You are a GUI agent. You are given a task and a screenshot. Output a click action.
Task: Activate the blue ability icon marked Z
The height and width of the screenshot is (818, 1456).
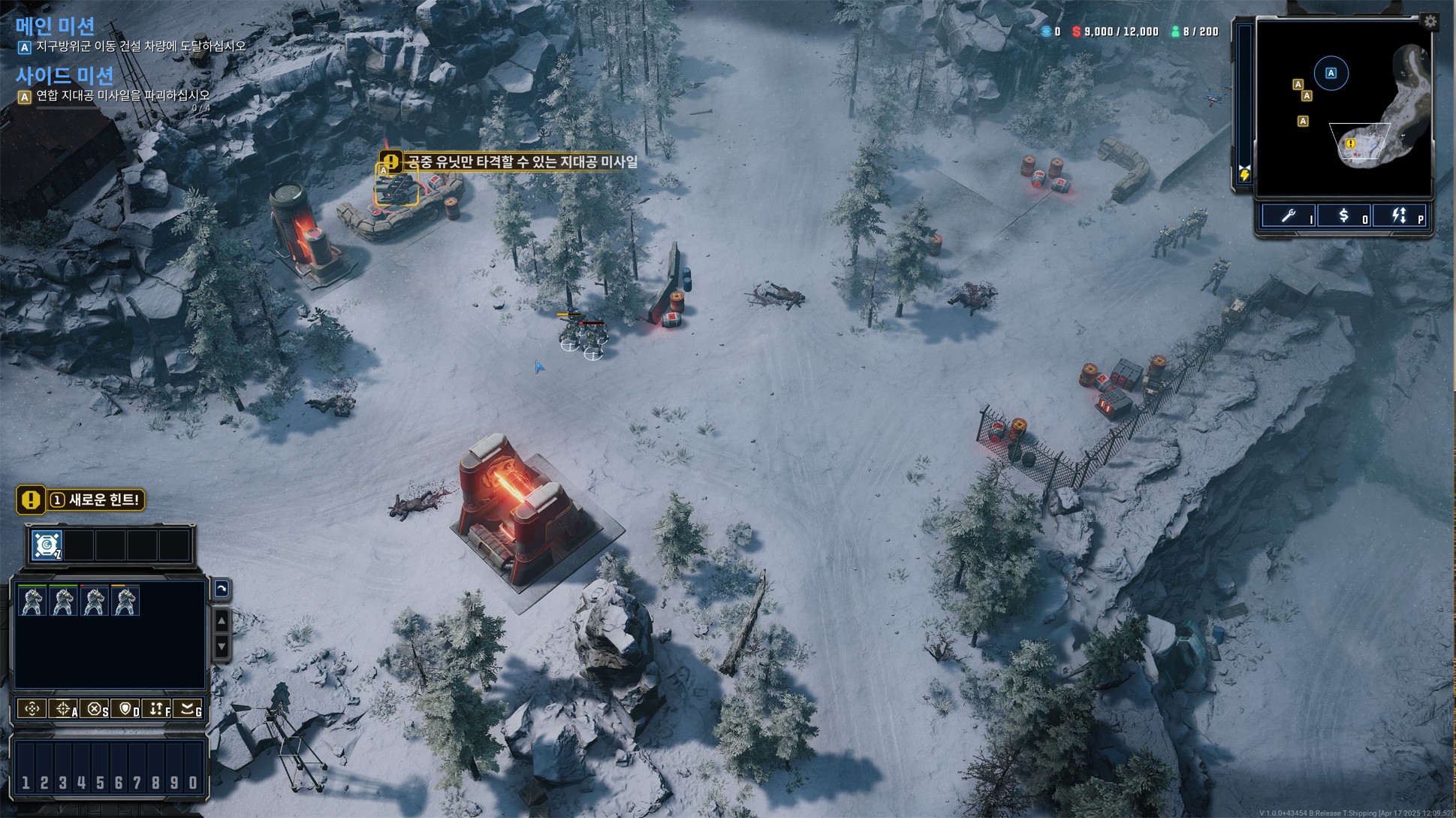[x=47, y=545]
